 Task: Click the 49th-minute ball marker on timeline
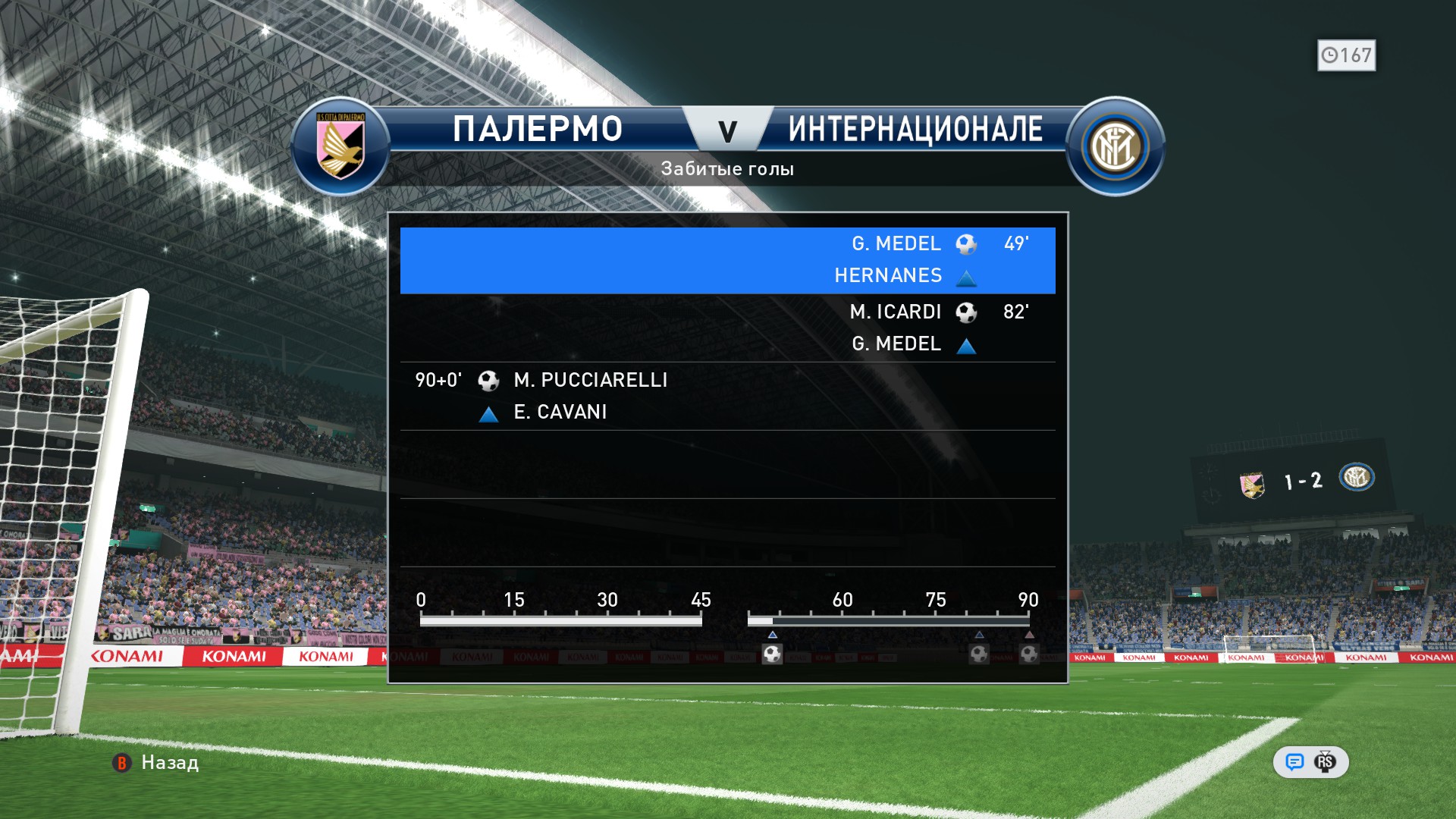[772, 654]
